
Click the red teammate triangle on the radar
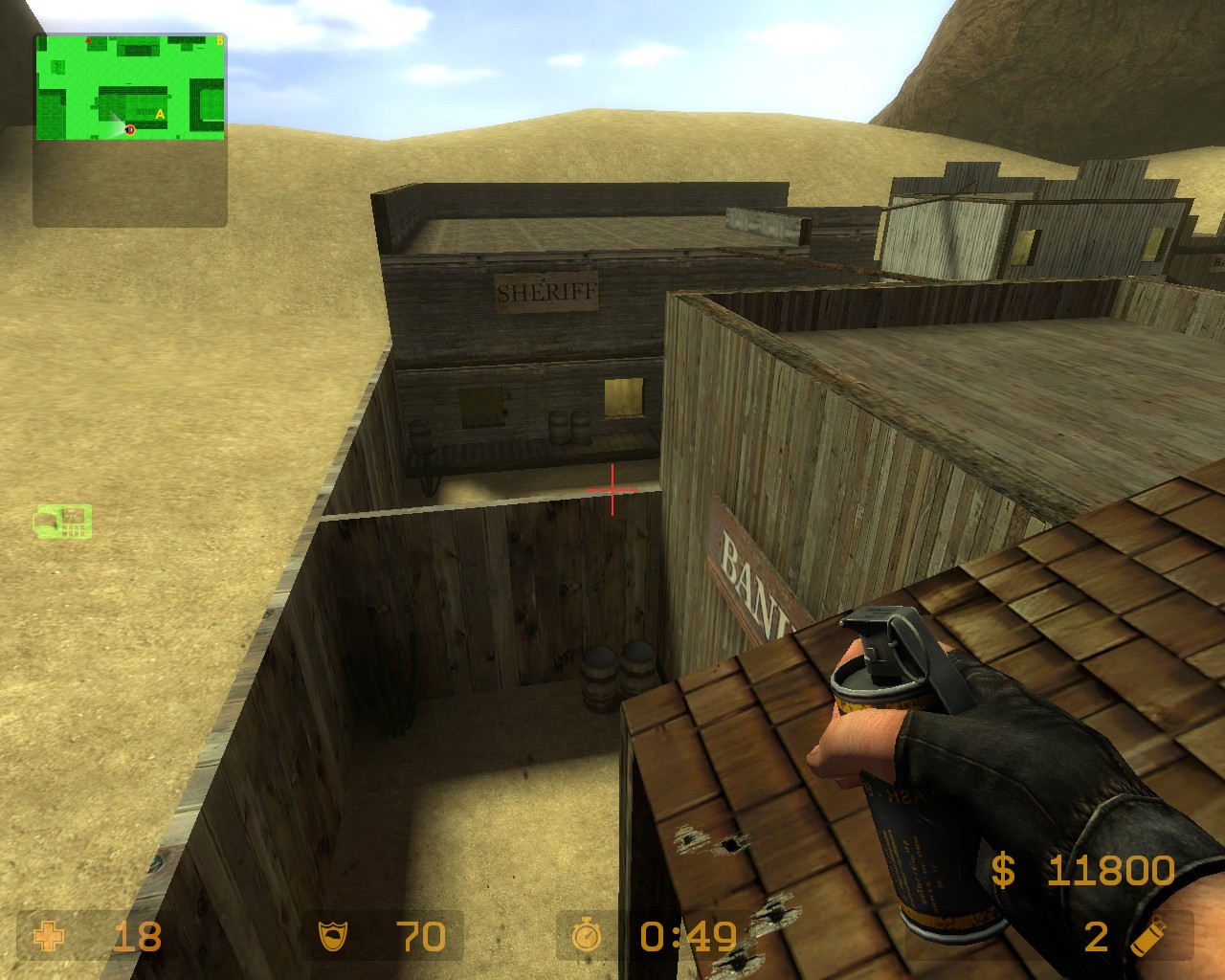88,40
